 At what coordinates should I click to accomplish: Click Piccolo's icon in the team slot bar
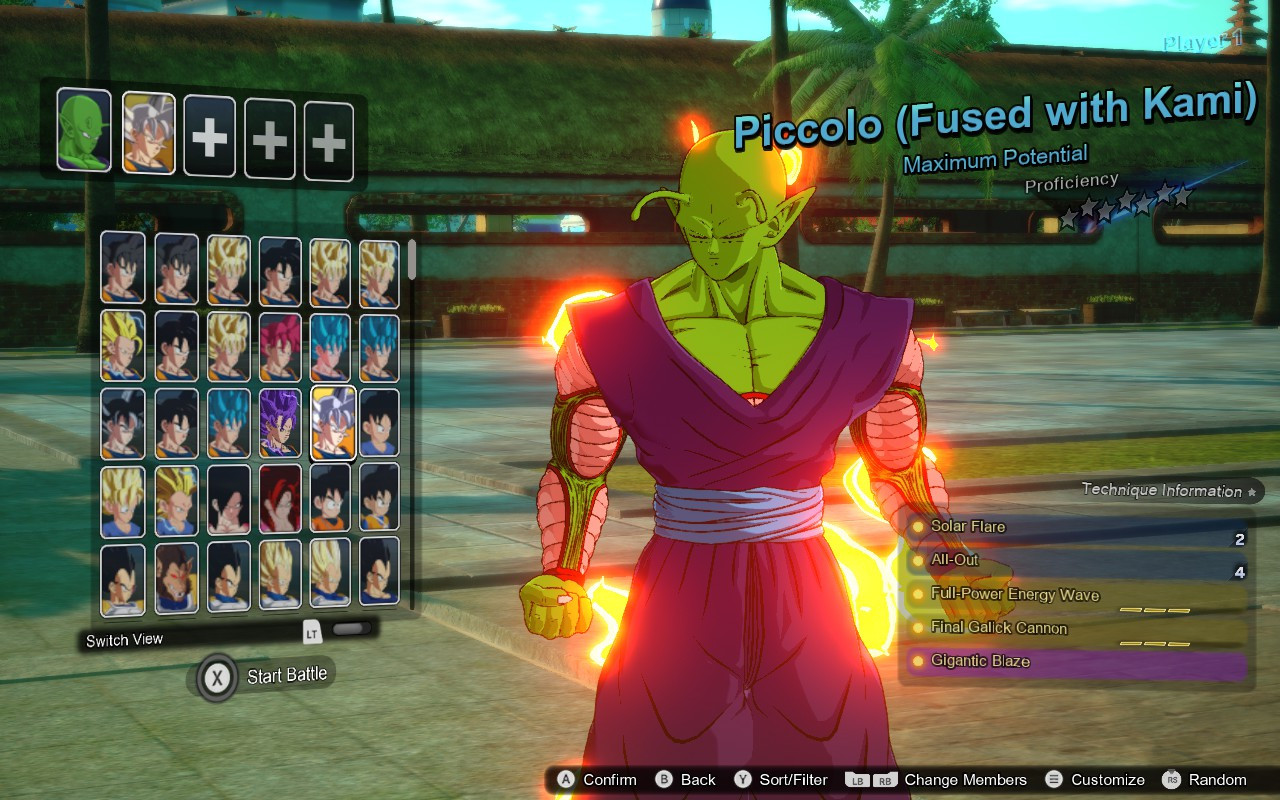pos(81,129)
